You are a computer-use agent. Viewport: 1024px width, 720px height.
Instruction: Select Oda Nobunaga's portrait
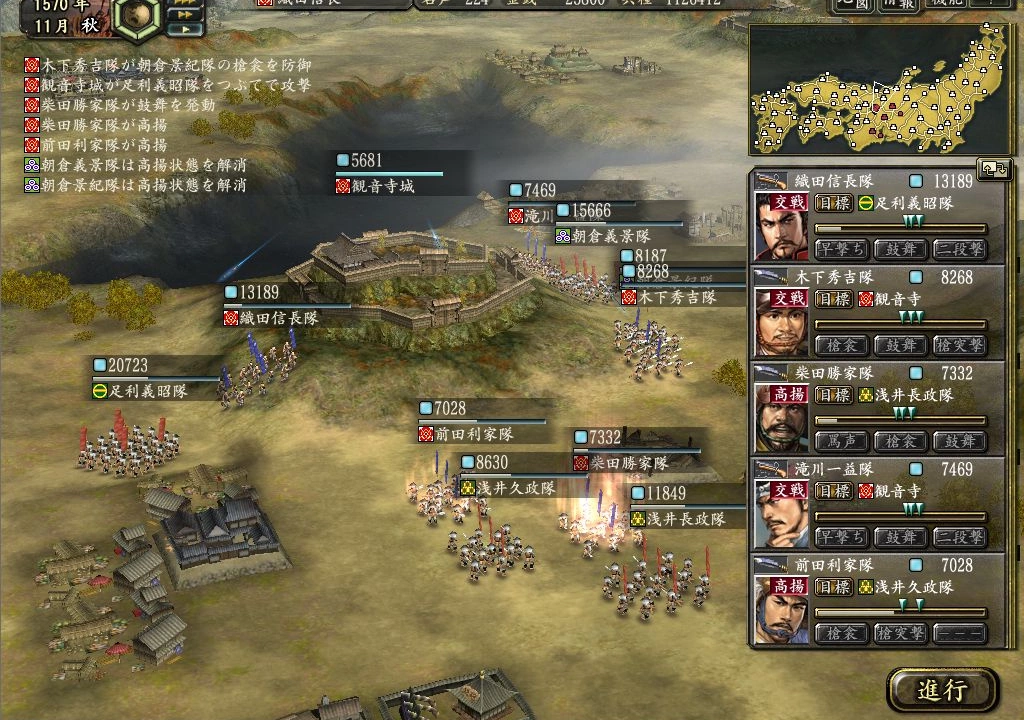(x=781, y=225)
